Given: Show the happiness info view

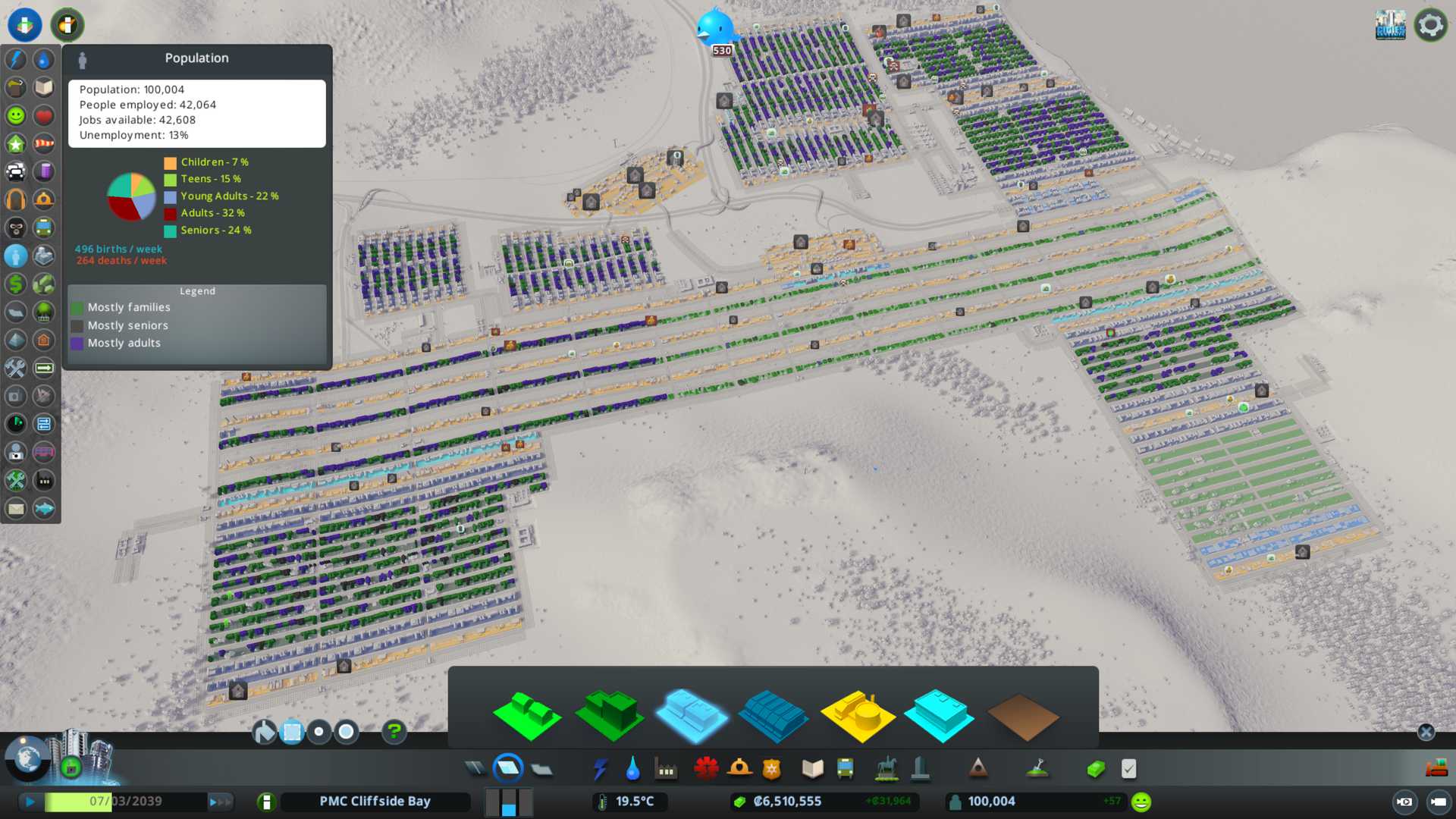Looking at the screenshot, I should (x=16, y=115).
